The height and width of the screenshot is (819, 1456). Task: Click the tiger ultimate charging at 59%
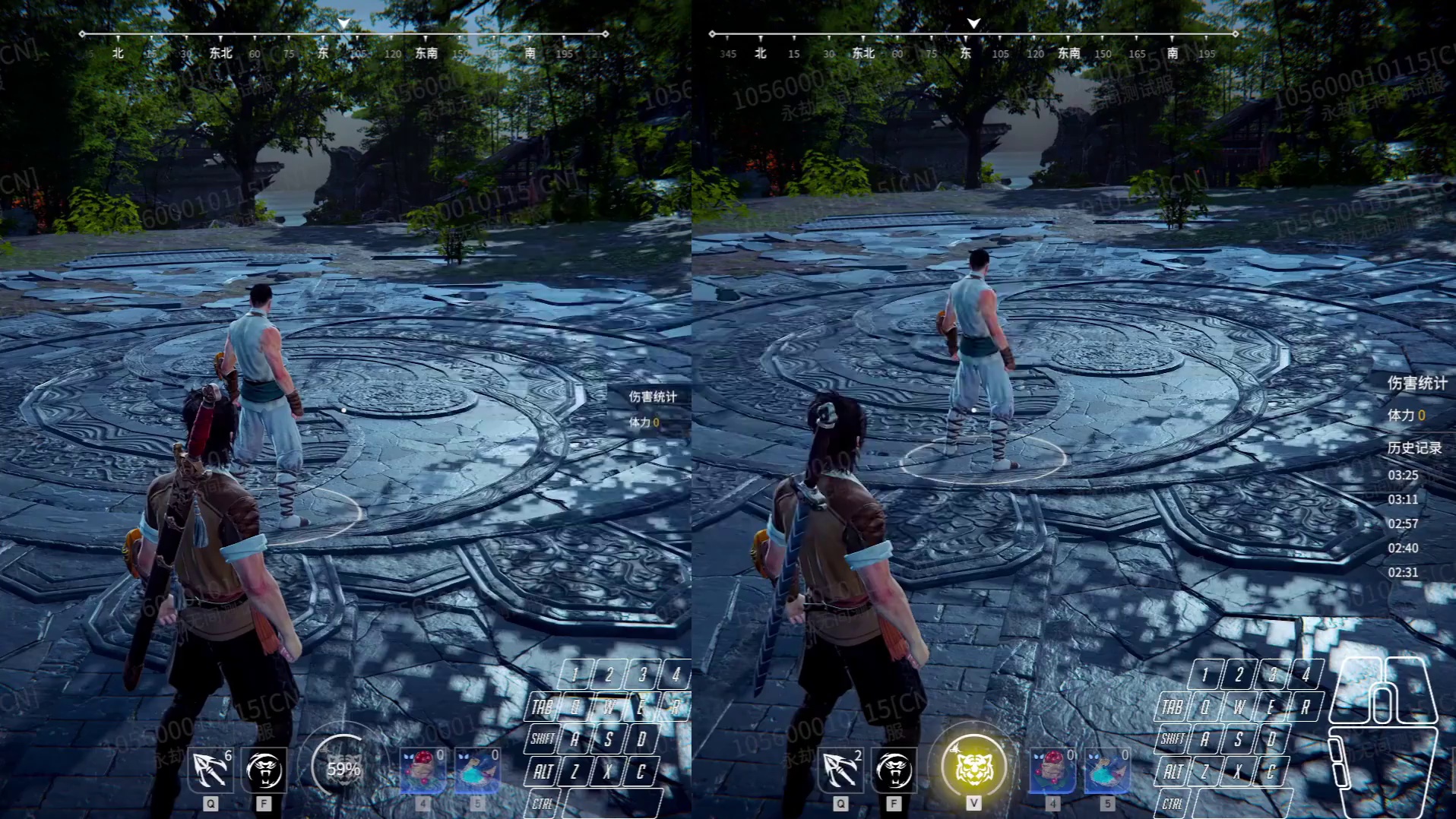[x=343, y=768]
